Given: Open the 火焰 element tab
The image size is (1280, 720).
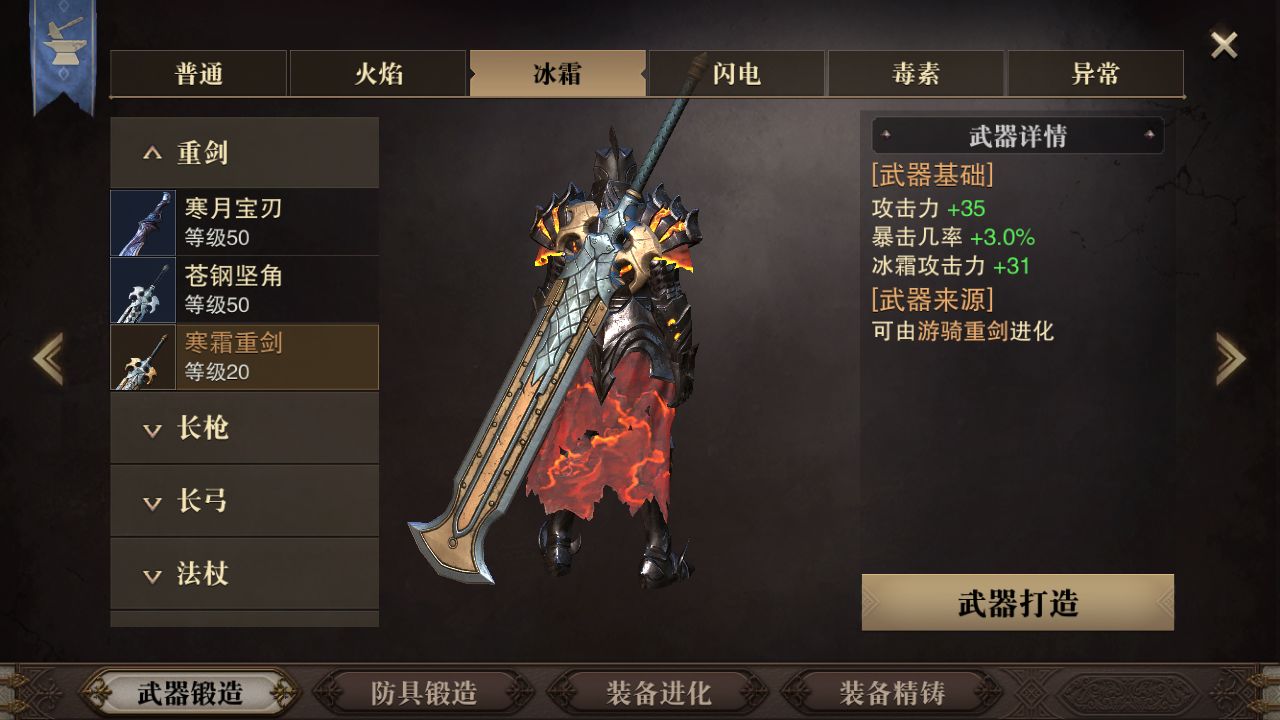Looking at the screenshot, I should tap(378, 74).
